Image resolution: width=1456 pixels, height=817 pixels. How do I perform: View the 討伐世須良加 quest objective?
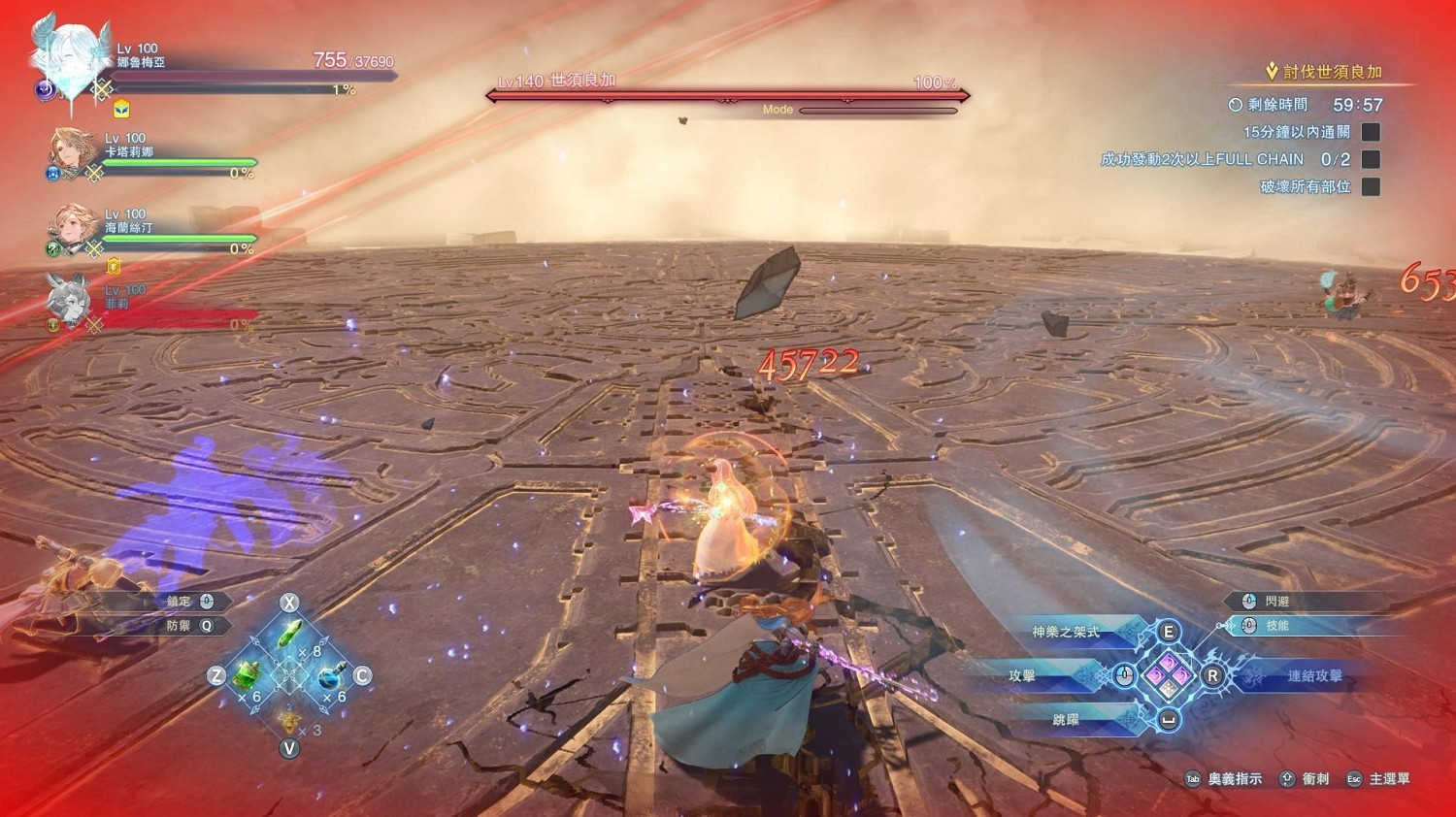[1332, 72]
